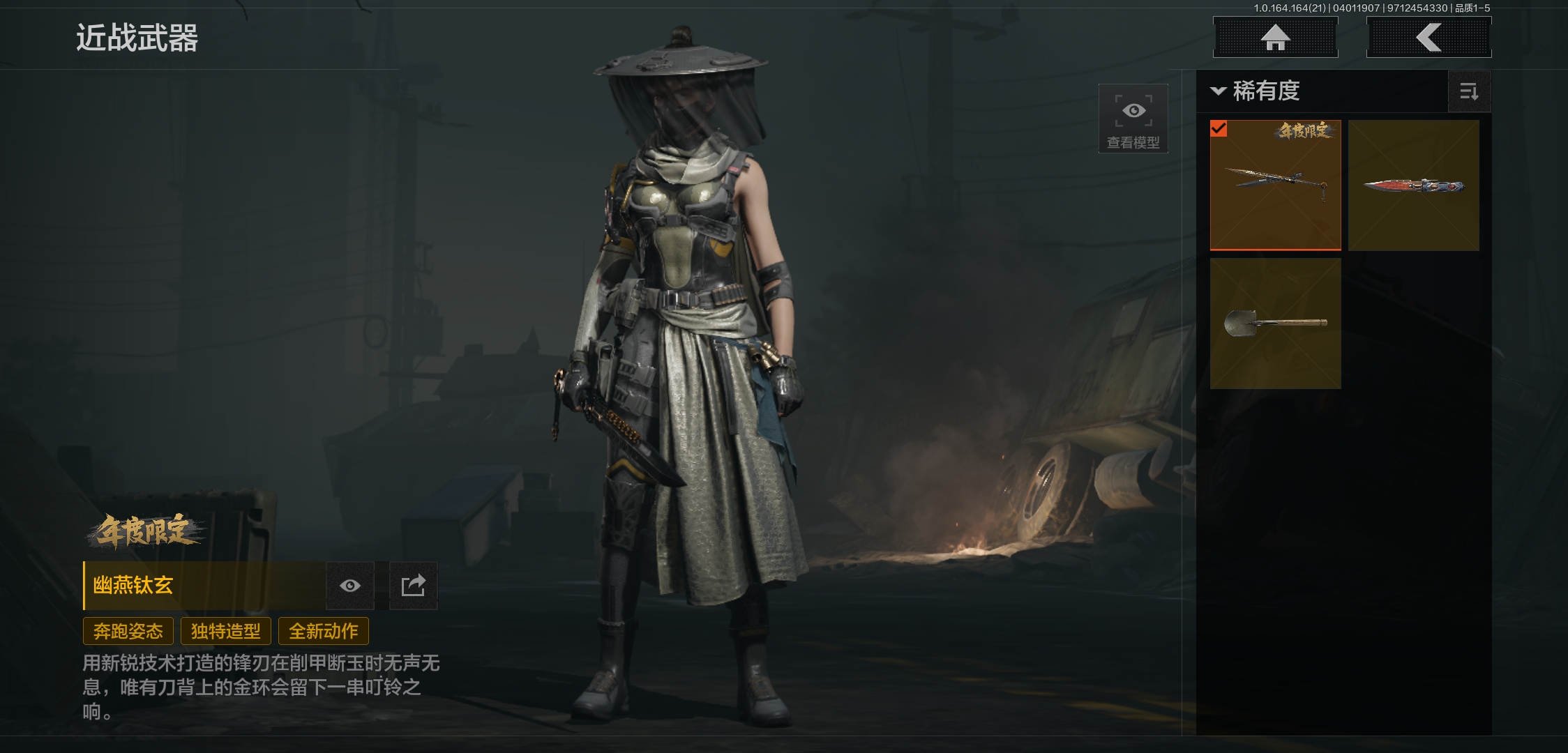Show the 奔跑姿态 feature tag

coord(128,632)
